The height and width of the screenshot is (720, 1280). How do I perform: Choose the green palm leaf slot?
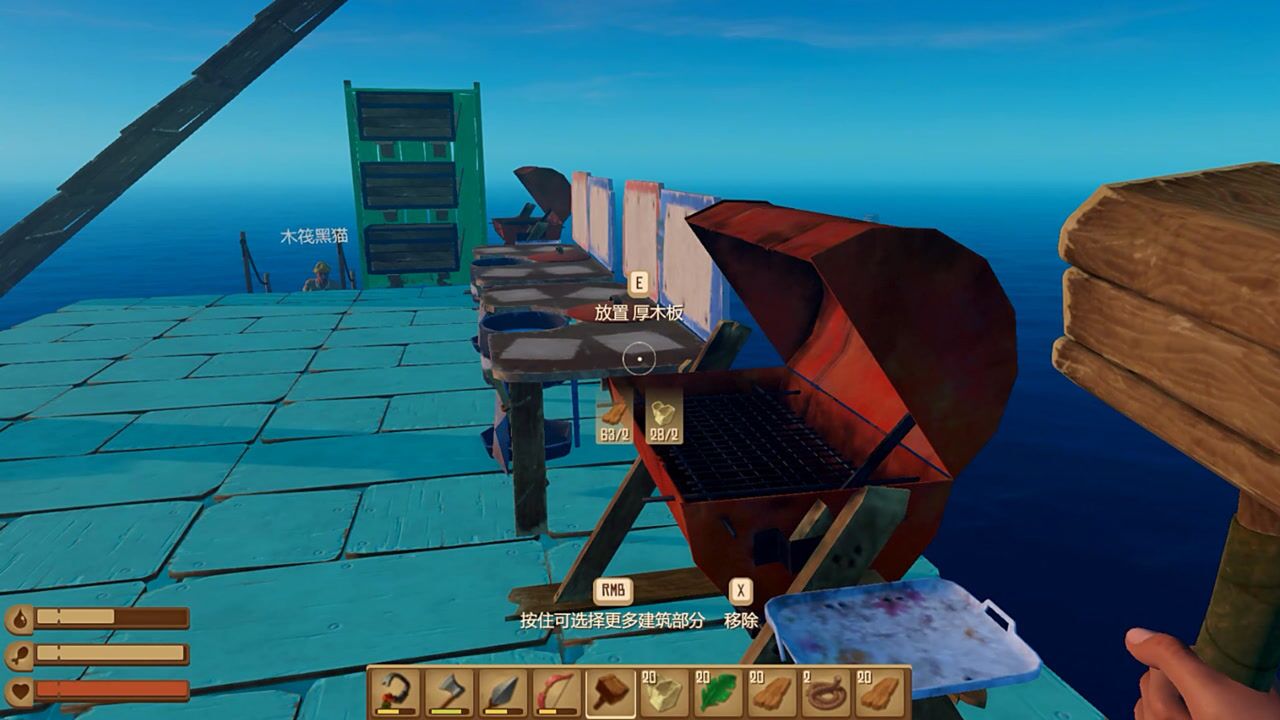click(719, 692)
